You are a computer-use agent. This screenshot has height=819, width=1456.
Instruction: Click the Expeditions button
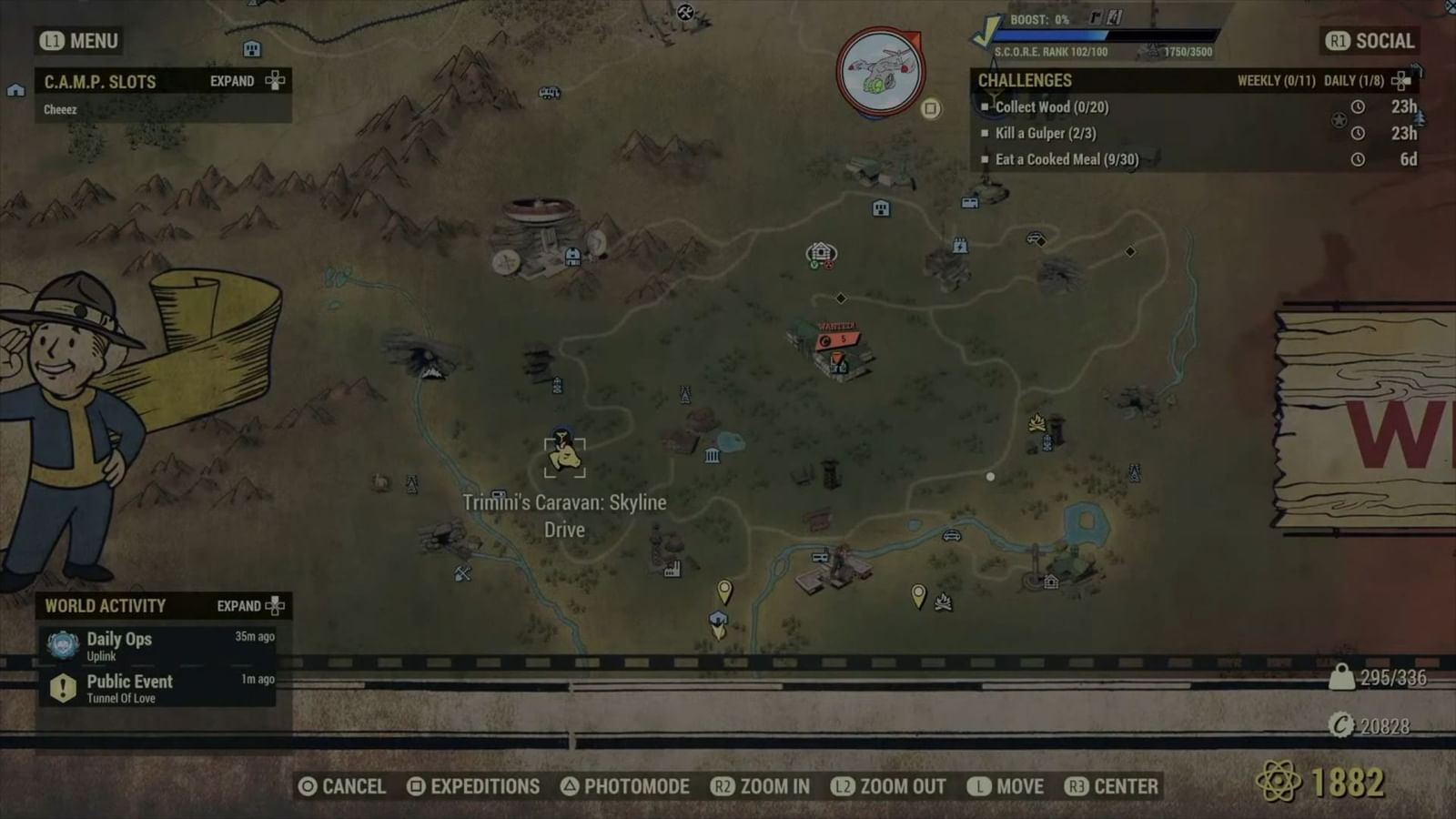coord(474,786)
